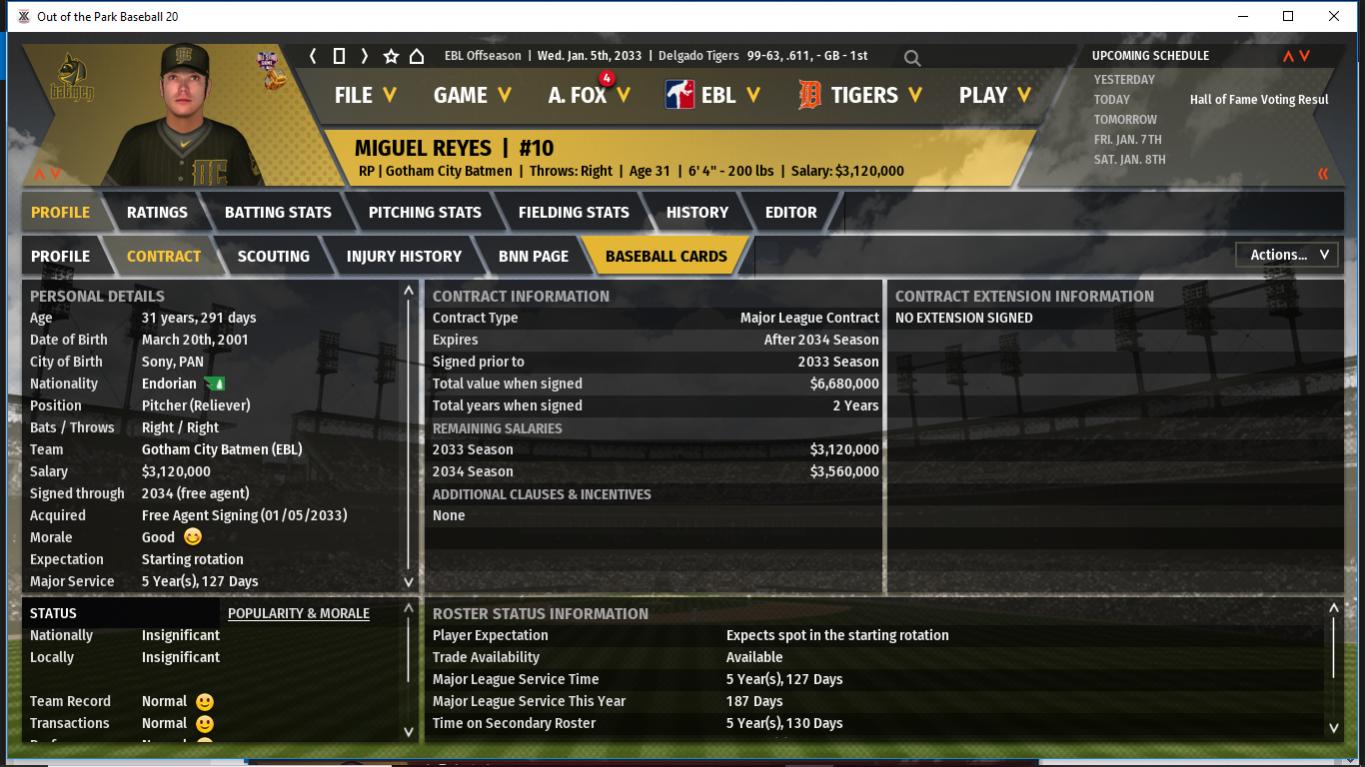
Task: Select the FIELDING STATS tab
Action: tap(574, 212)
